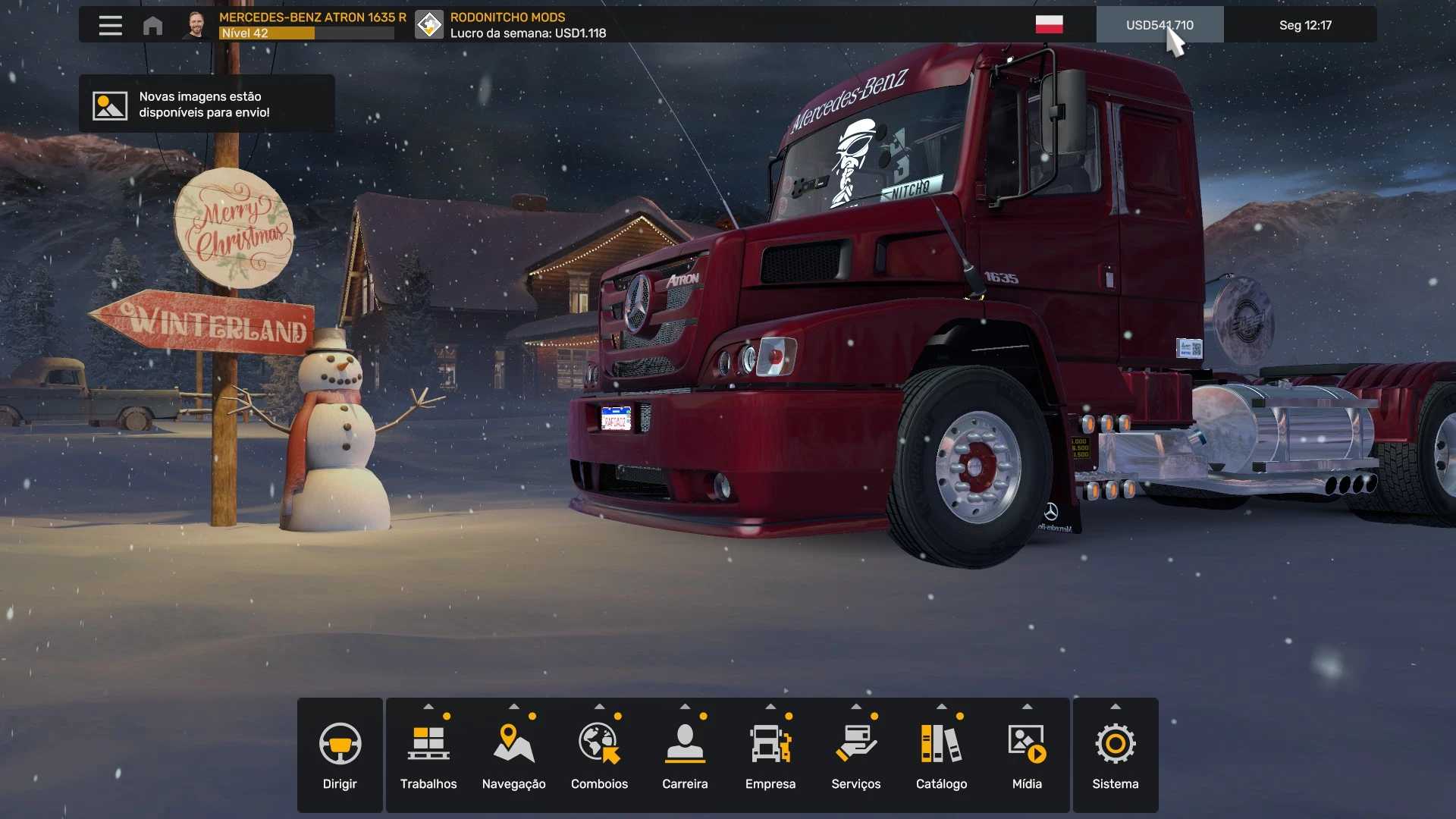The height and width of the screenshot is (819, 1456).
Task: Open the Empresa company menu
Action: pos(770,755)
